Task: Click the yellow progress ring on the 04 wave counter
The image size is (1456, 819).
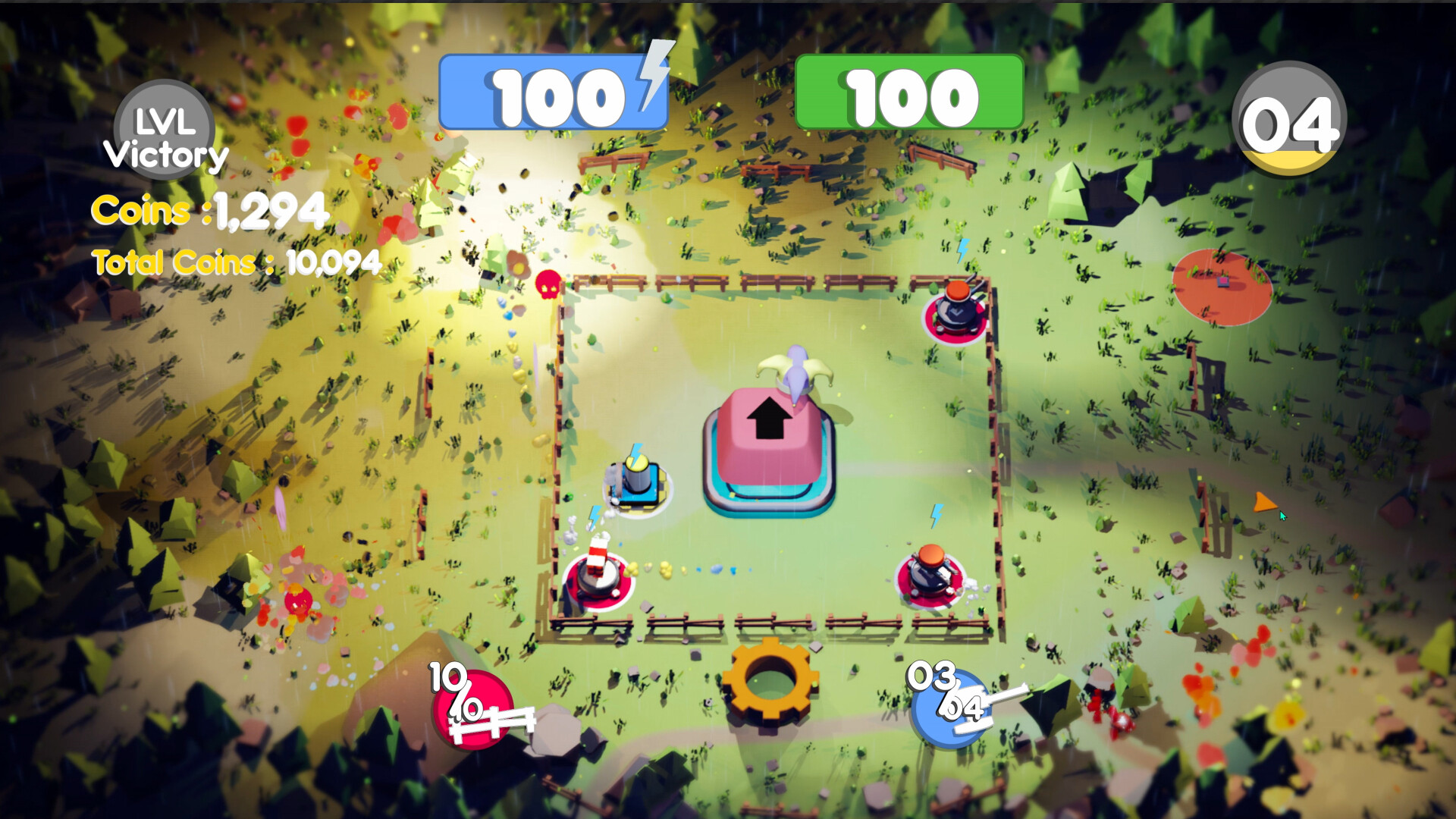Action: [x=1289, y=158]
